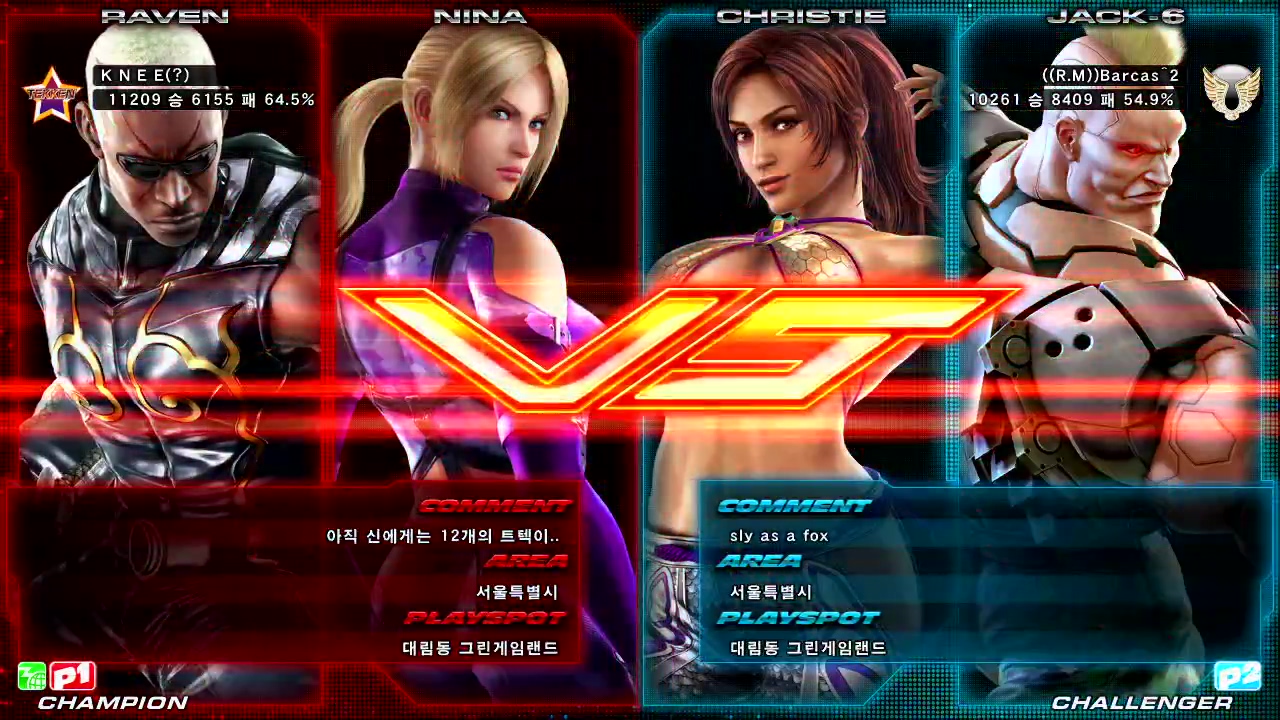1280x720 pixels.
Task: Click the golden winged rank emblem
Action: [1230, 93]
